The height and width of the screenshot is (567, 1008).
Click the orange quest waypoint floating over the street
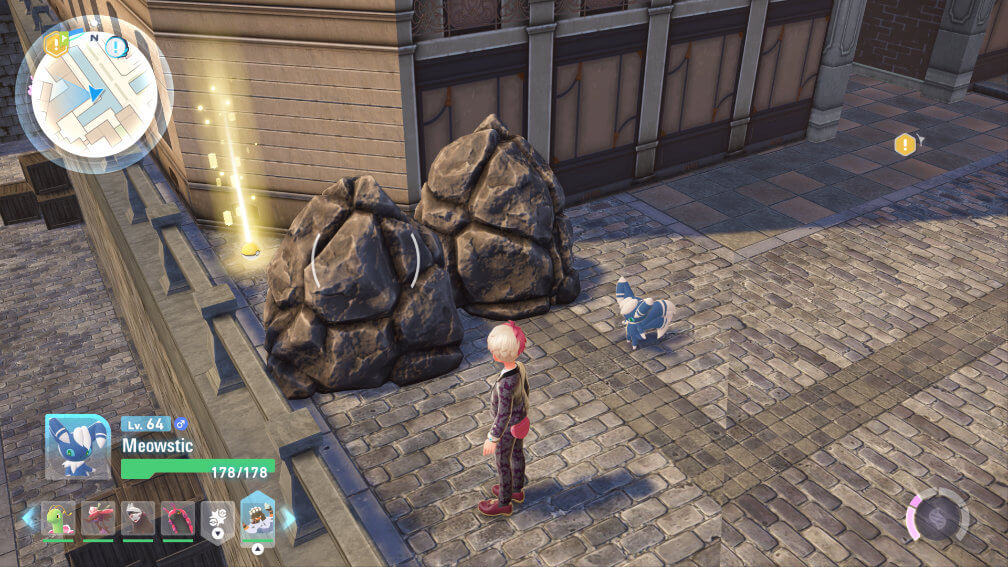(905, 144)
